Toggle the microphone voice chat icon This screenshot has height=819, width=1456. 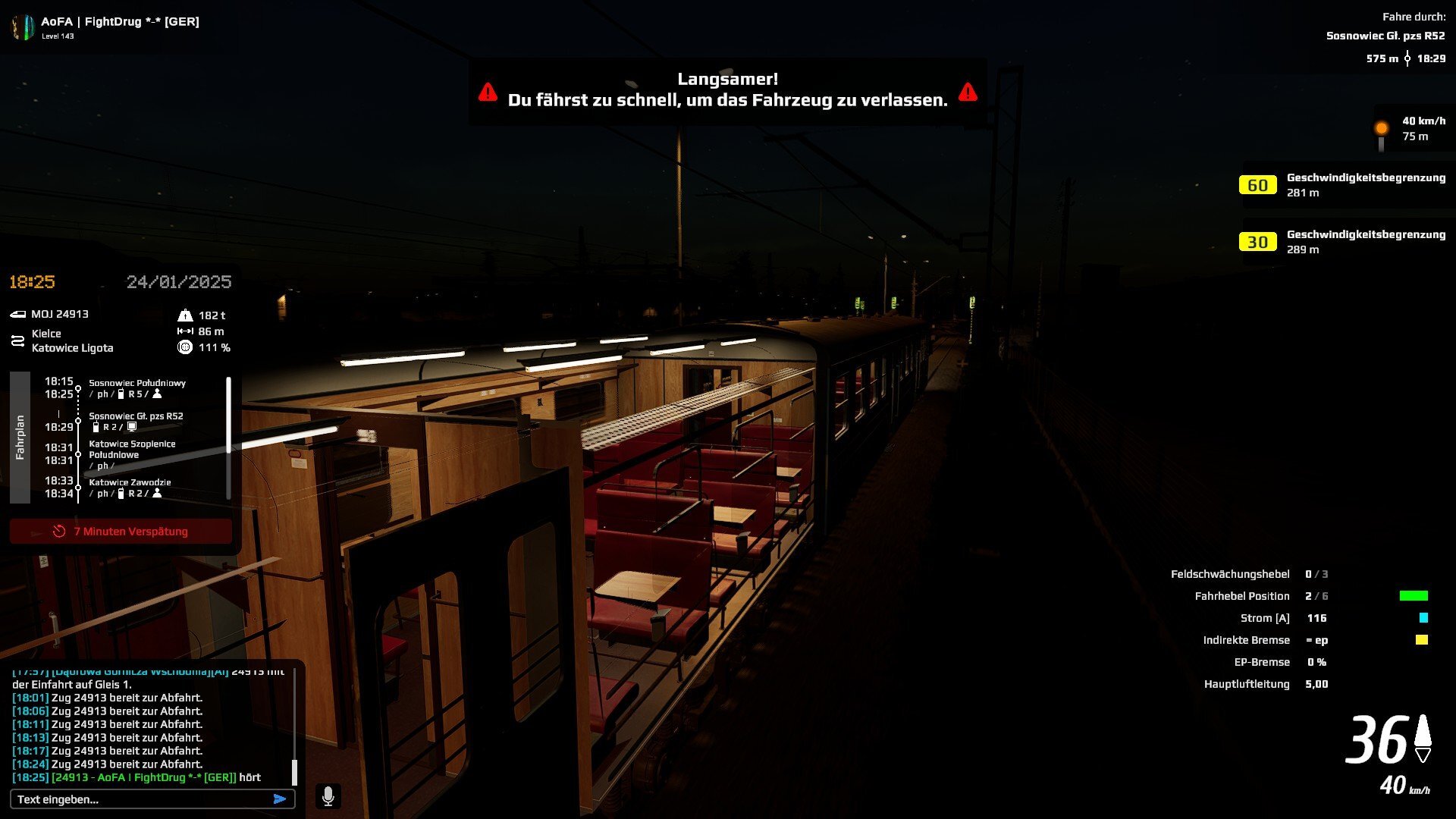[x=328, y=796]
